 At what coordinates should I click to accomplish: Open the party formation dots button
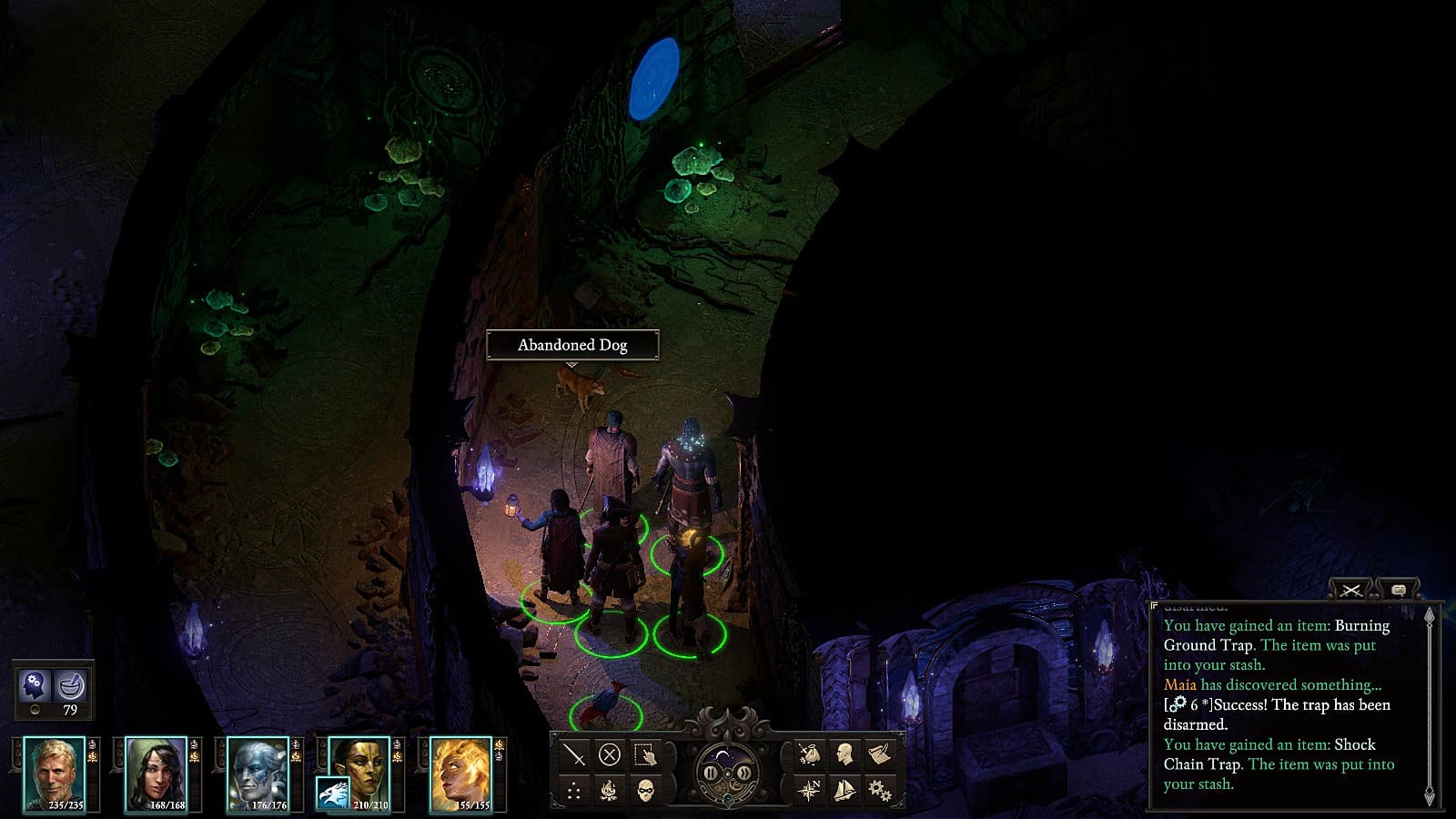[x=574, y=790]
